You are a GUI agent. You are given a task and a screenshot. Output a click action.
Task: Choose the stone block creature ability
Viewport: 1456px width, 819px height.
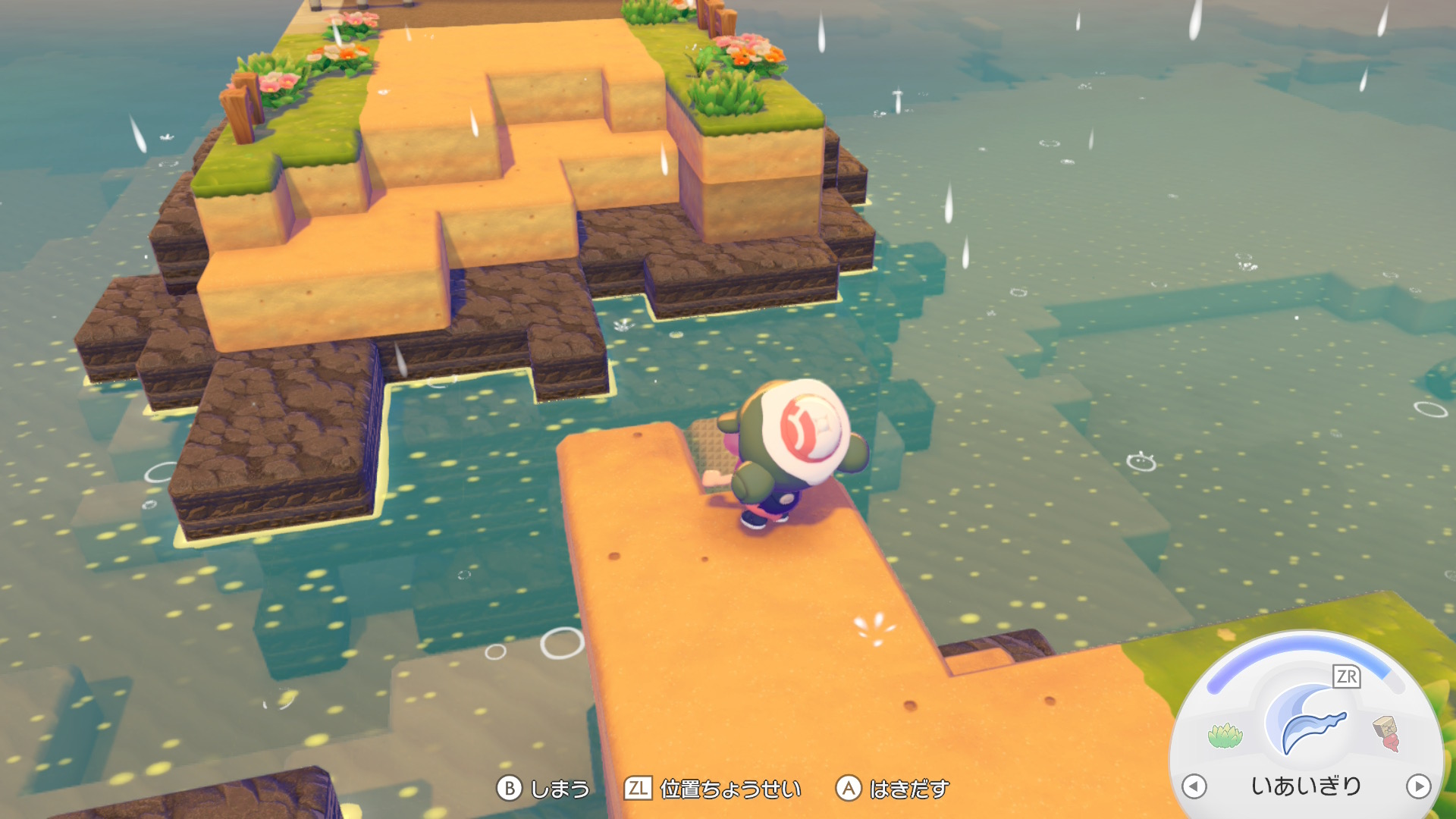pyautogui.click(x=1387, y=733)
